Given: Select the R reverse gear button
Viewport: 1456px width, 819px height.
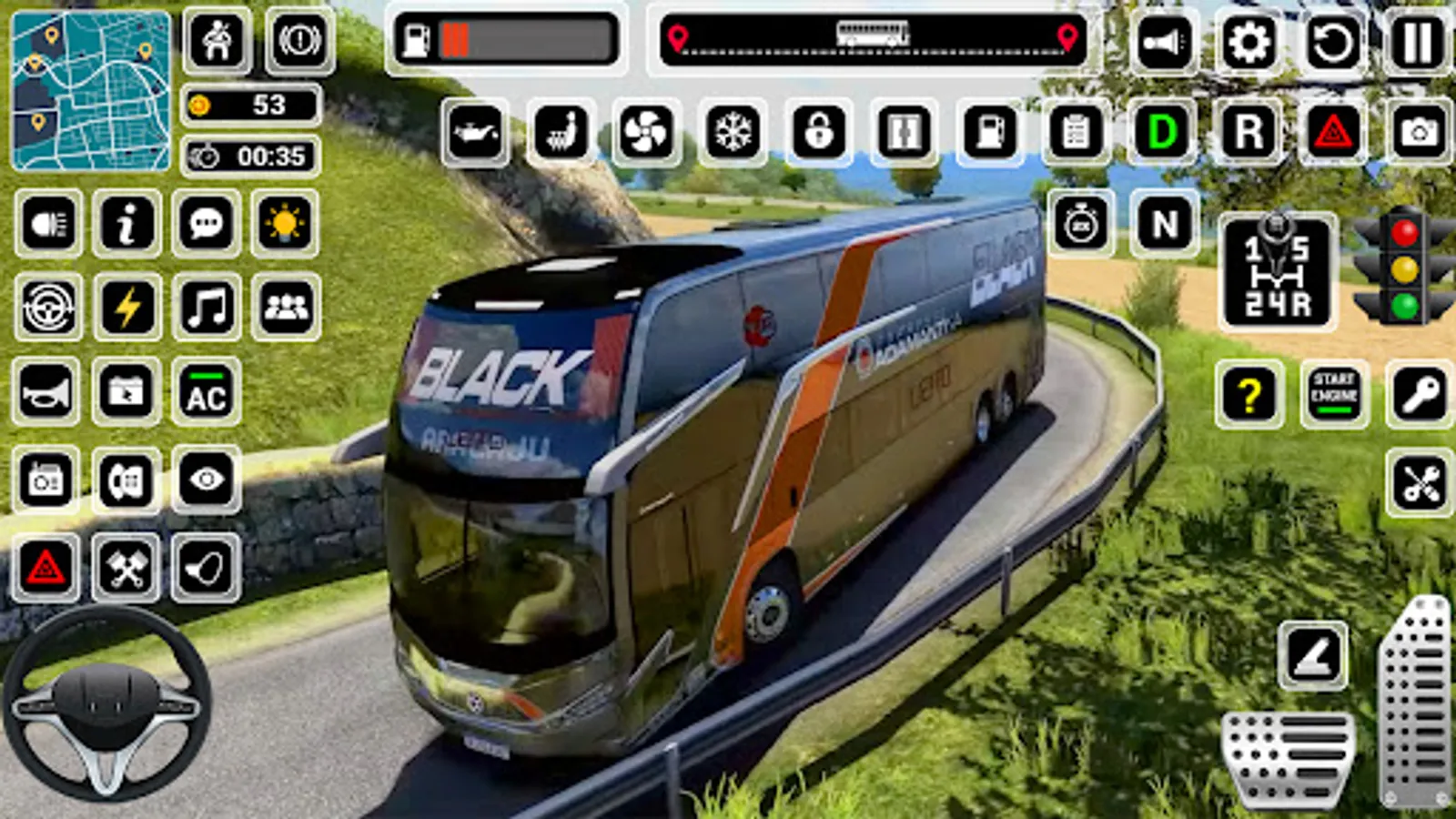Looking at the screenshot, I should tap(1249, 133).
